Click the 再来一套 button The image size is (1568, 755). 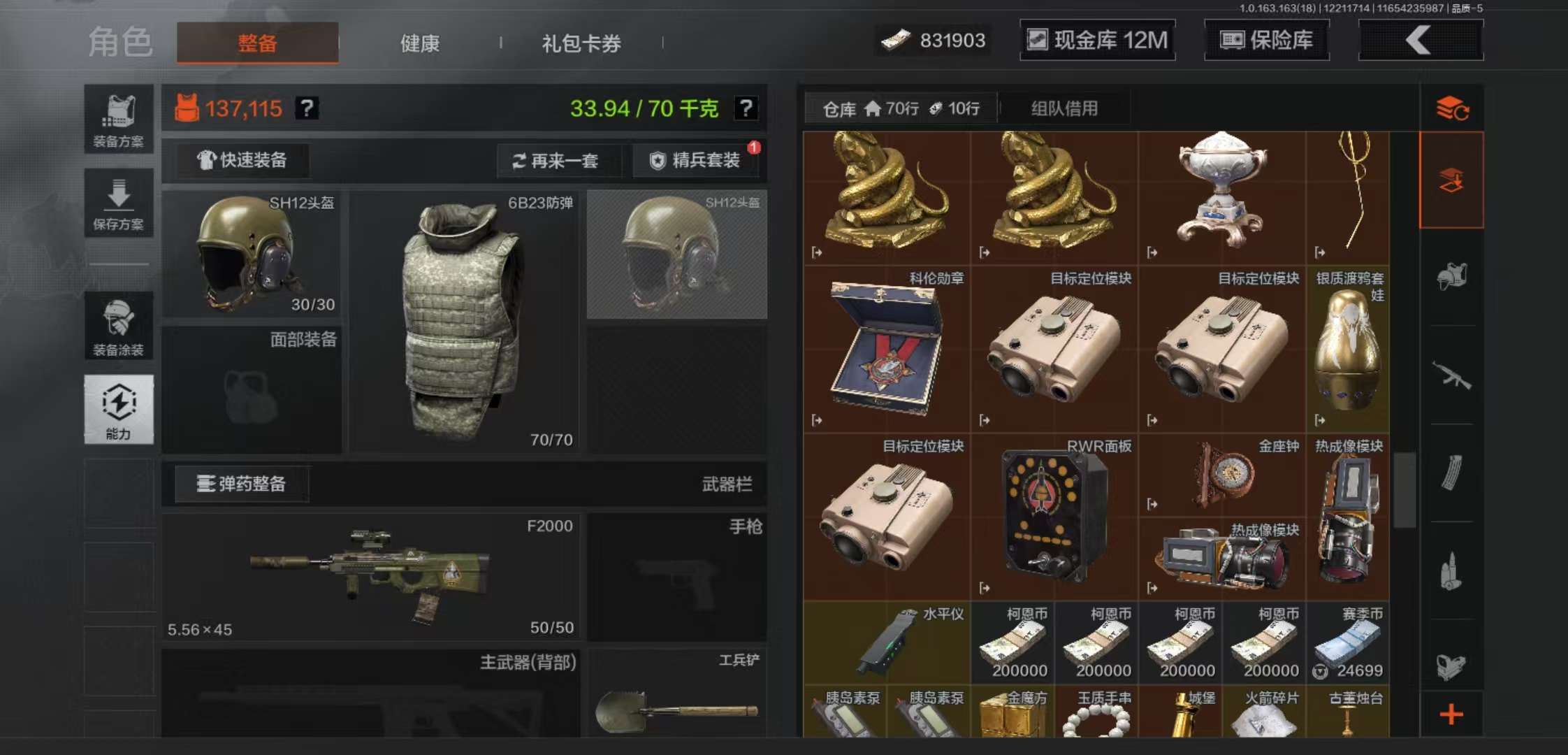click(559, 160)
